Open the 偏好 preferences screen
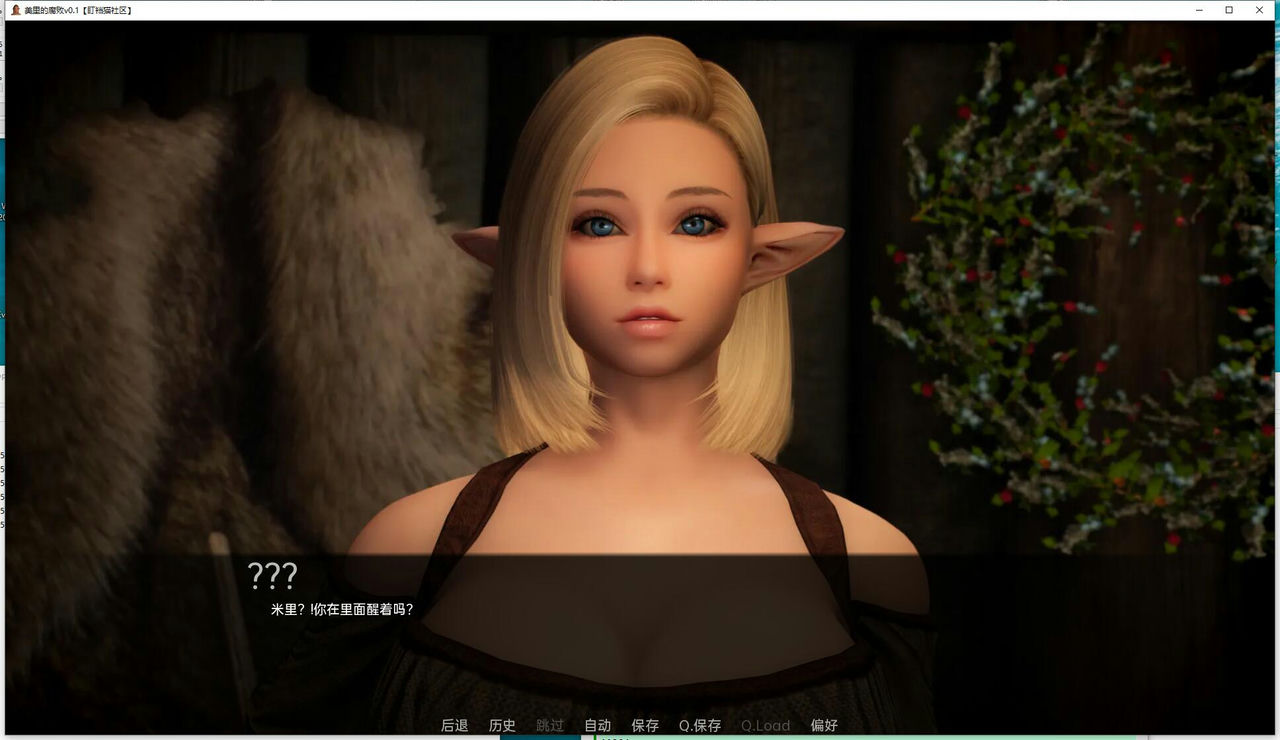1280x740 pixels. coord(826,725)
